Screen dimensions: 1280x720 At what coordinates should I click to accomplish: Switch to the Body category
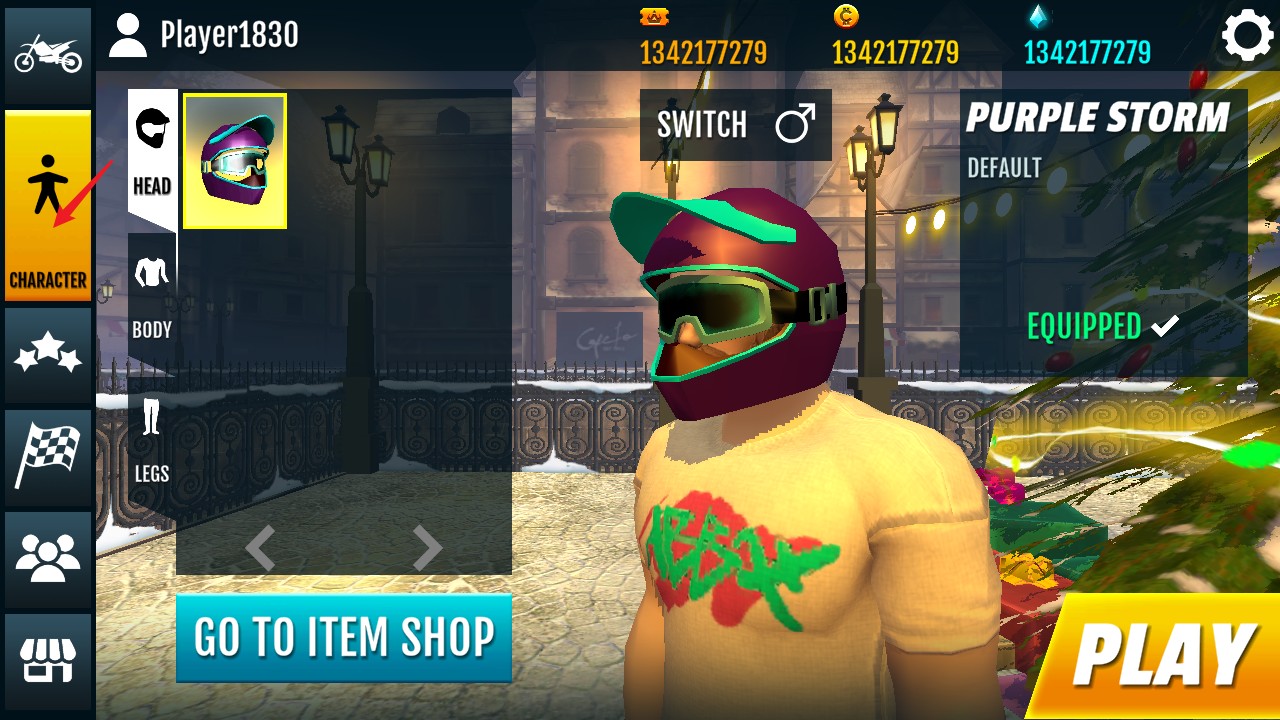pyautogui.click(x=152, y=299)
